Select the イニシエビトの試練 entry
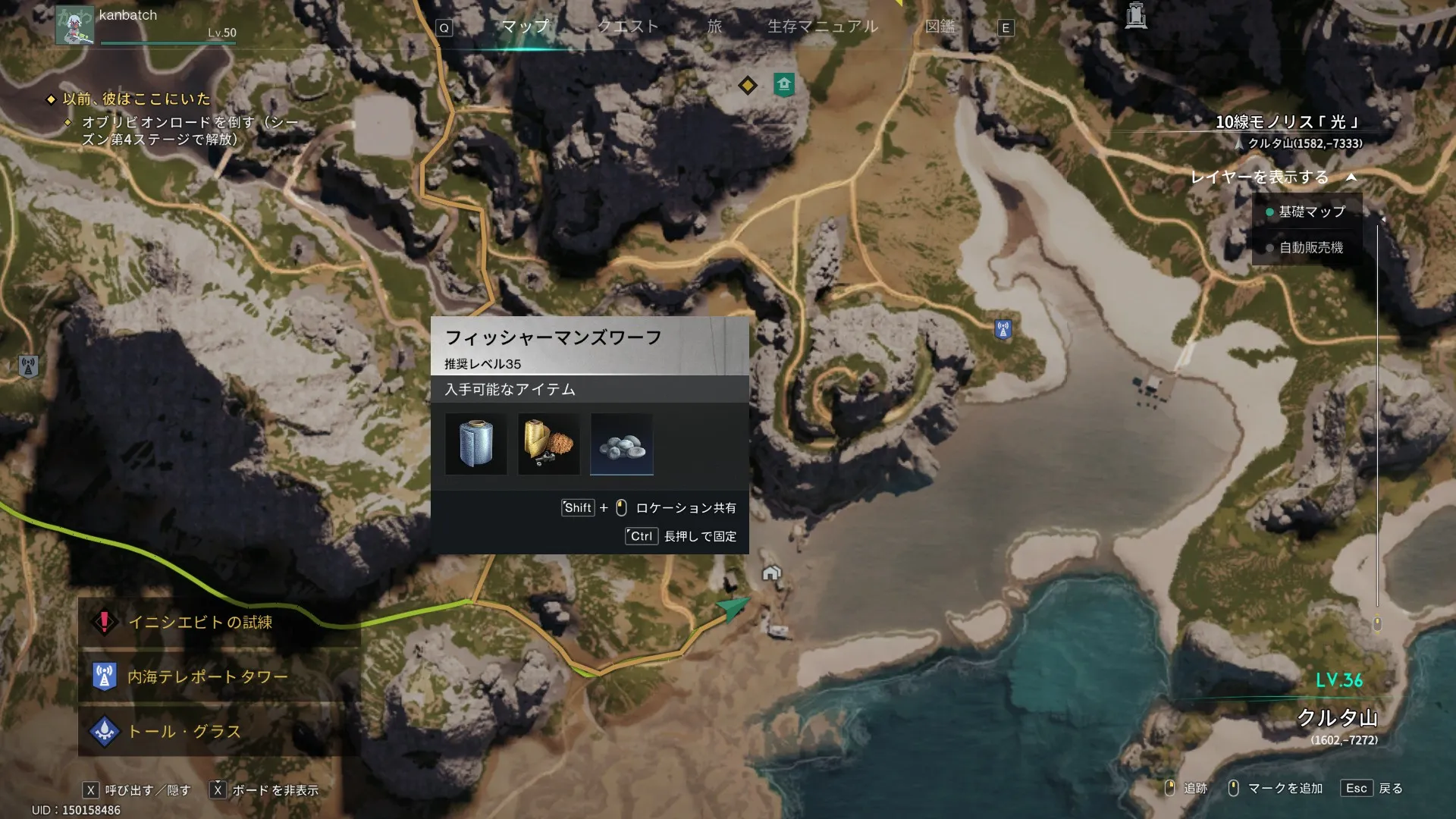This screenshot has width=1456, height=819. point(200,623)
